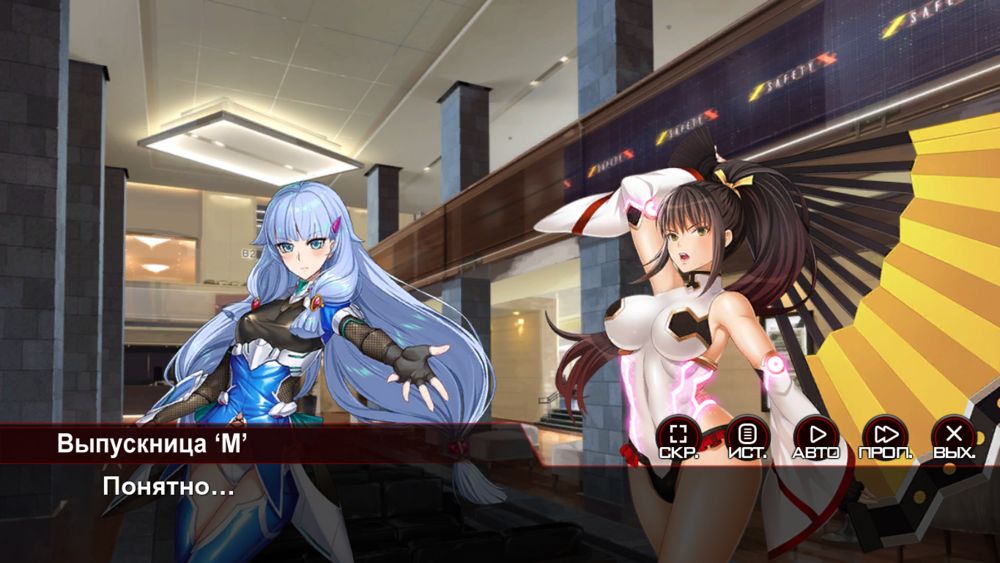The image size is (1000, 563).
Task: Hide the dialogue box with СКР. button
Action: point(679,436)
